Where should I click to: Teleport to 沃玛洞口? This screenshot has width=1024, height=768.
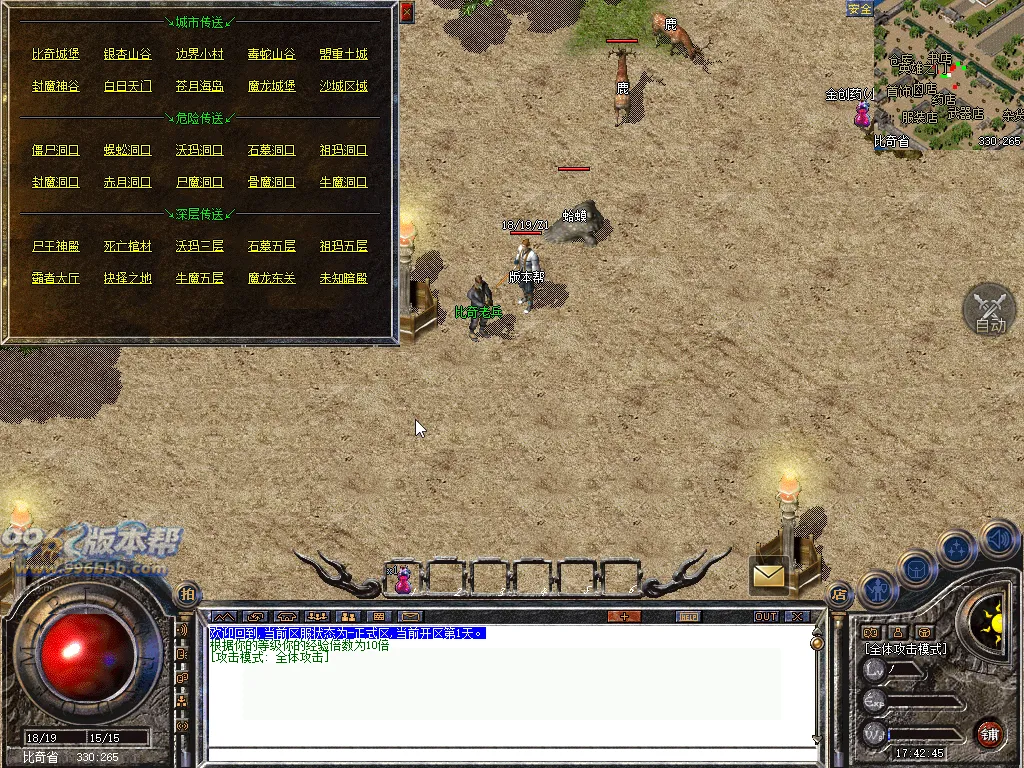tap(199, 150)
